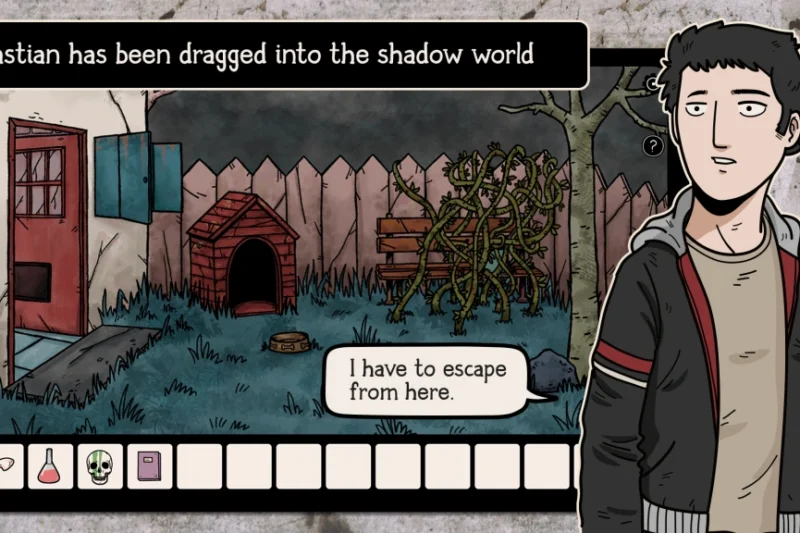800x533 pixels.
Task: Select the red flask inventory item
Action: pyautogui.click(x=50, y=466)
